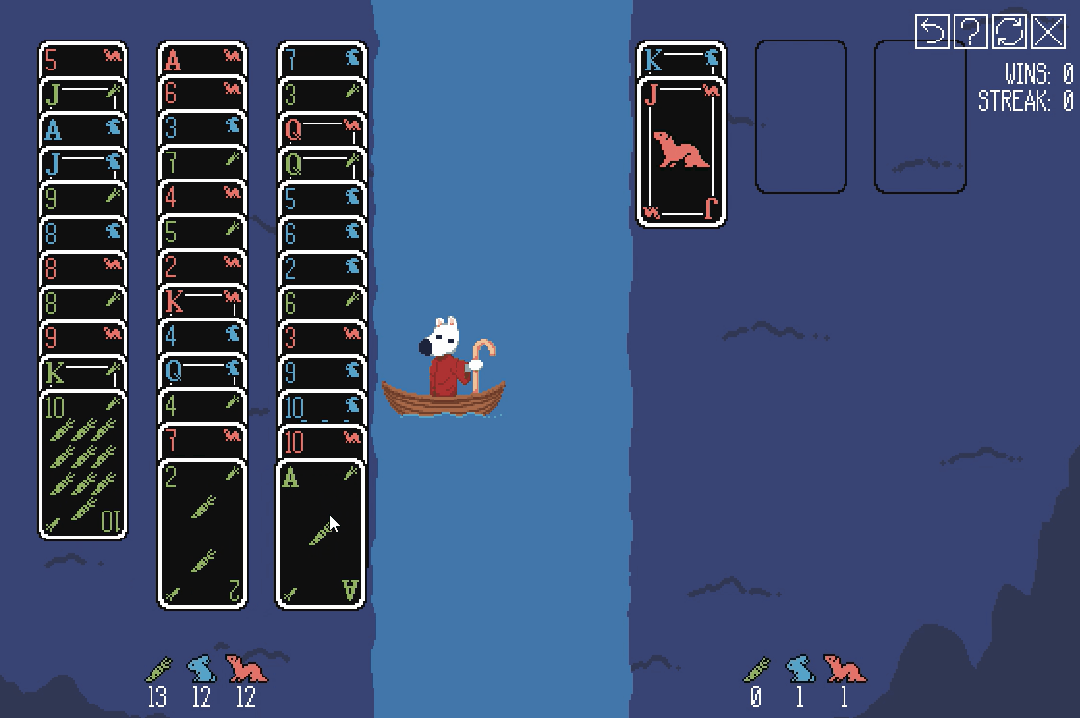Click the red King of otters card
The height and width of the screenshot is (718, 1080).
[202, 302]
